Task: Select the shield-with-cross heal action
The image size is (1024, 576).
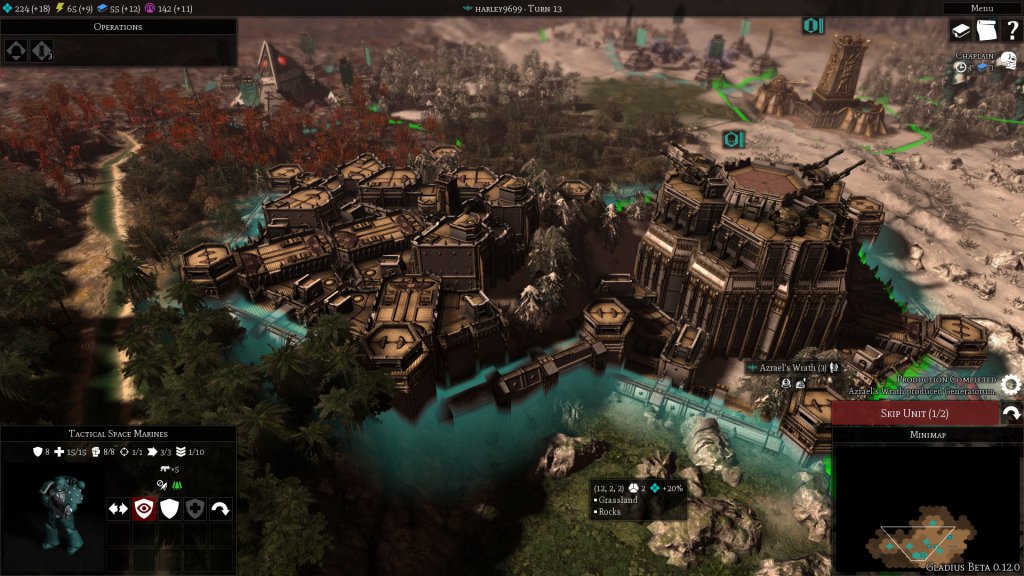Action: click(195, 508)
